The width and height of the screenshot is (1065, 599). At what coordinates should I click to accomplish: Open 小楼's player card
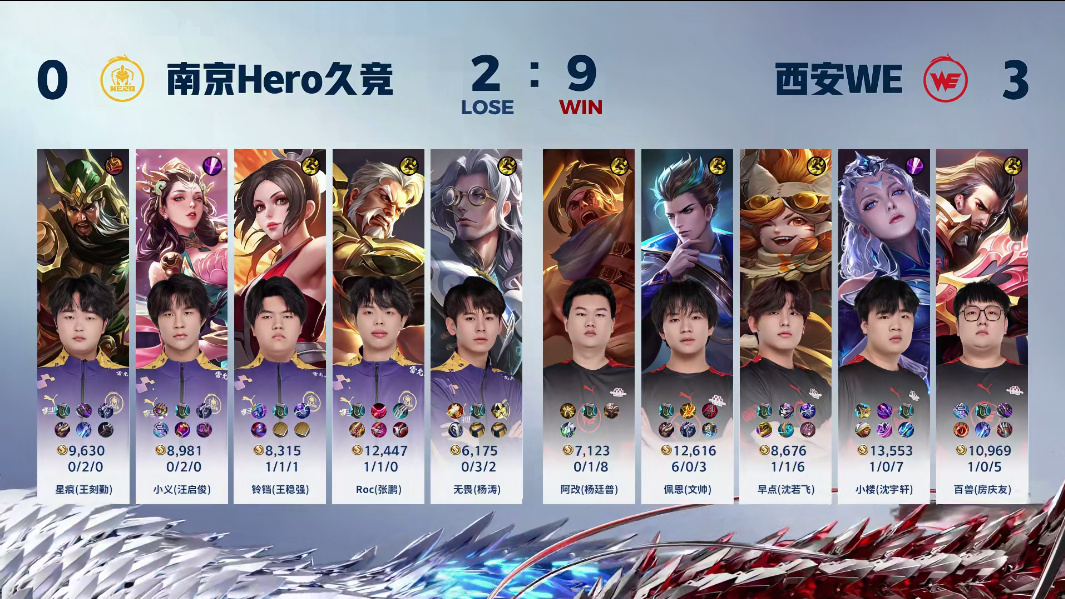pyautogui.click(x=883, y=326)
